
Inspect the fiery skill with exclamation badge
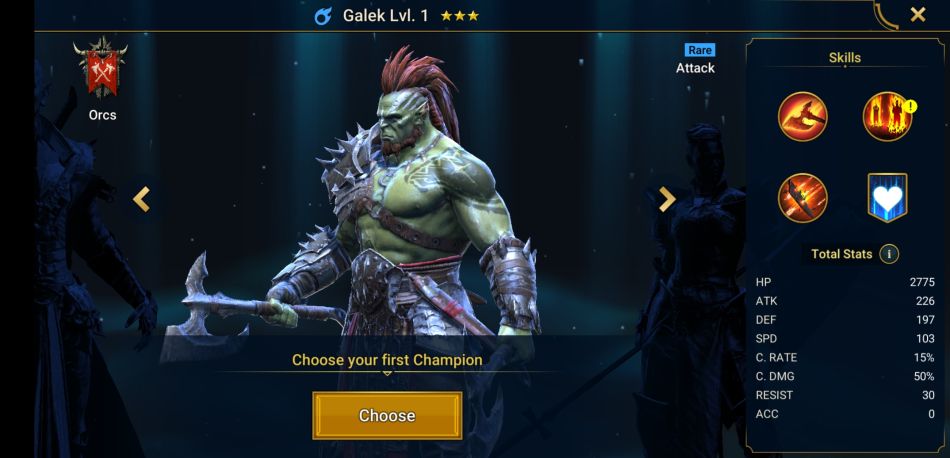pos(886,117)
